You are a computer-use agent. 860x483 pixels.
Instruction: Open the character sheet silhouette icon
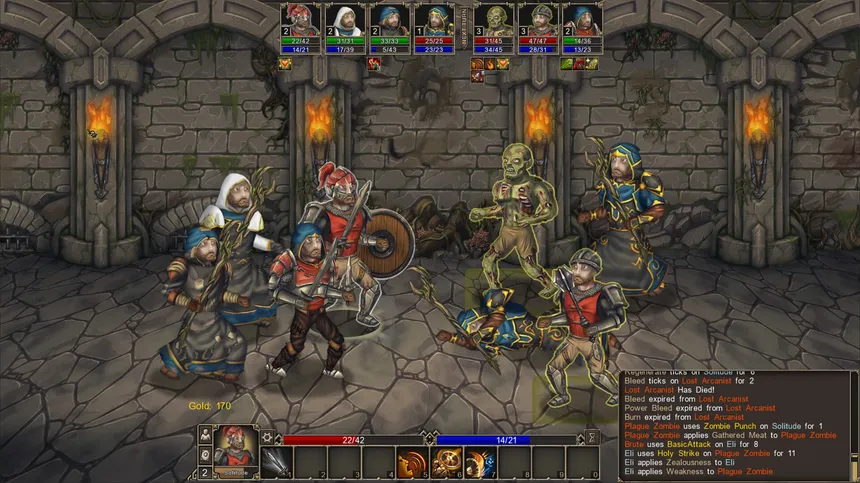pos(205,436)
